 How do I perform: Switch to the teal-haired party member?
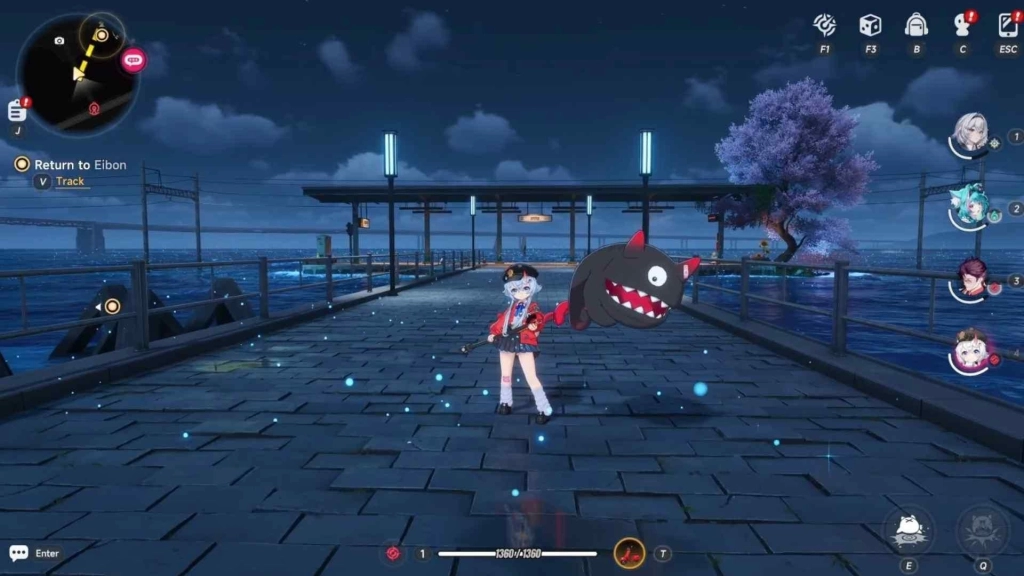coord(969,202)
